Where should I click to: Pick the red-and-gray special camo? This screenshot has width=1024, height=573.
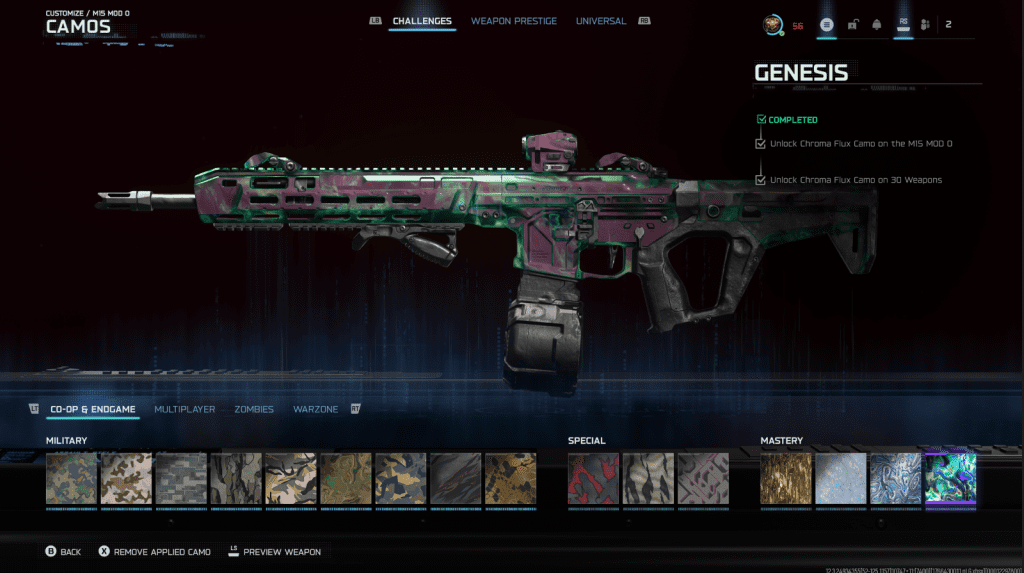pos(594,479)
